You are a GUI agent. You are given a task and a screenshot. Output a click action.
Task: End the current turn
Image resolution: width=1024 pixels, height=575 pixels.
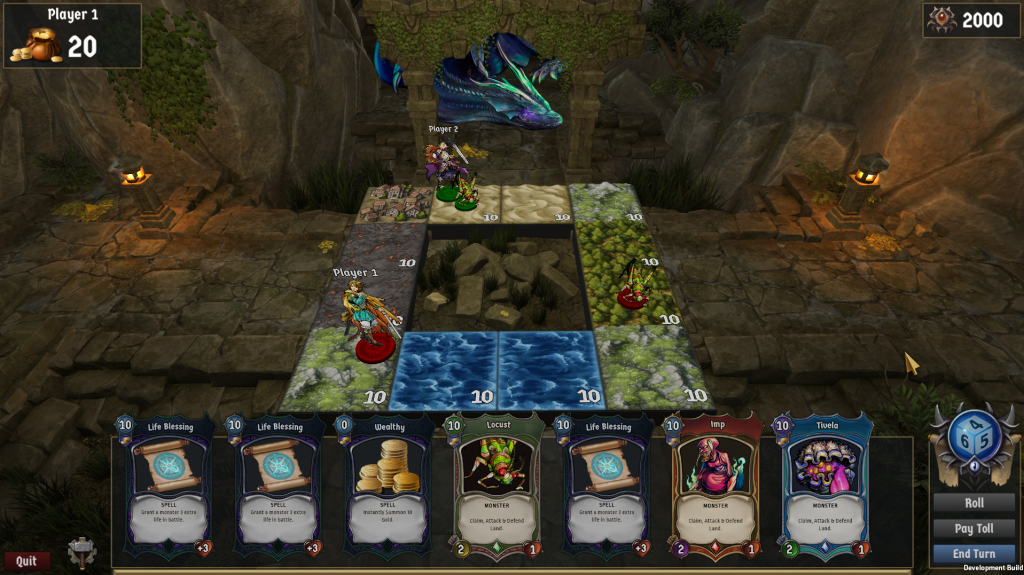click(x=973, y=553)
